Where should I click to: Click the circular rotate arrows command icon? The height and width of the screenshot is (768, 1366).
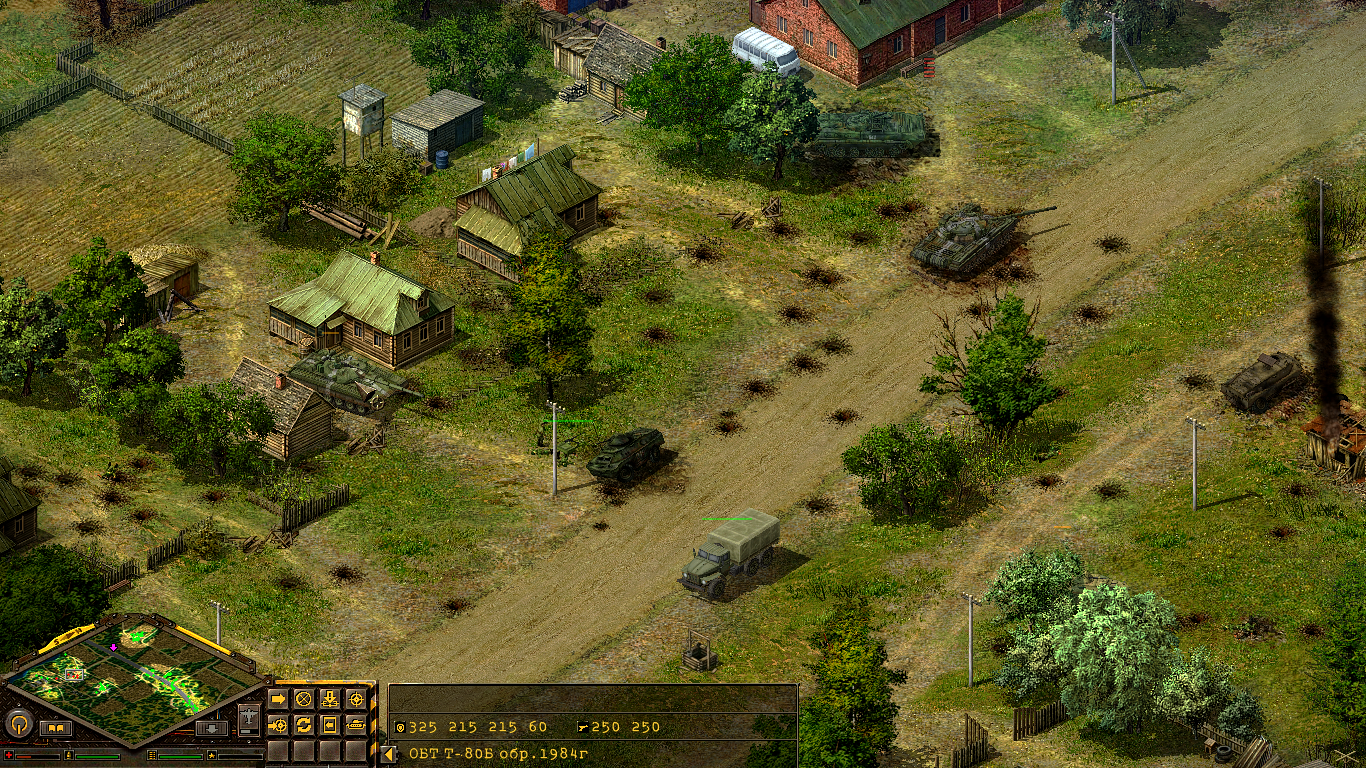point(305,726)
